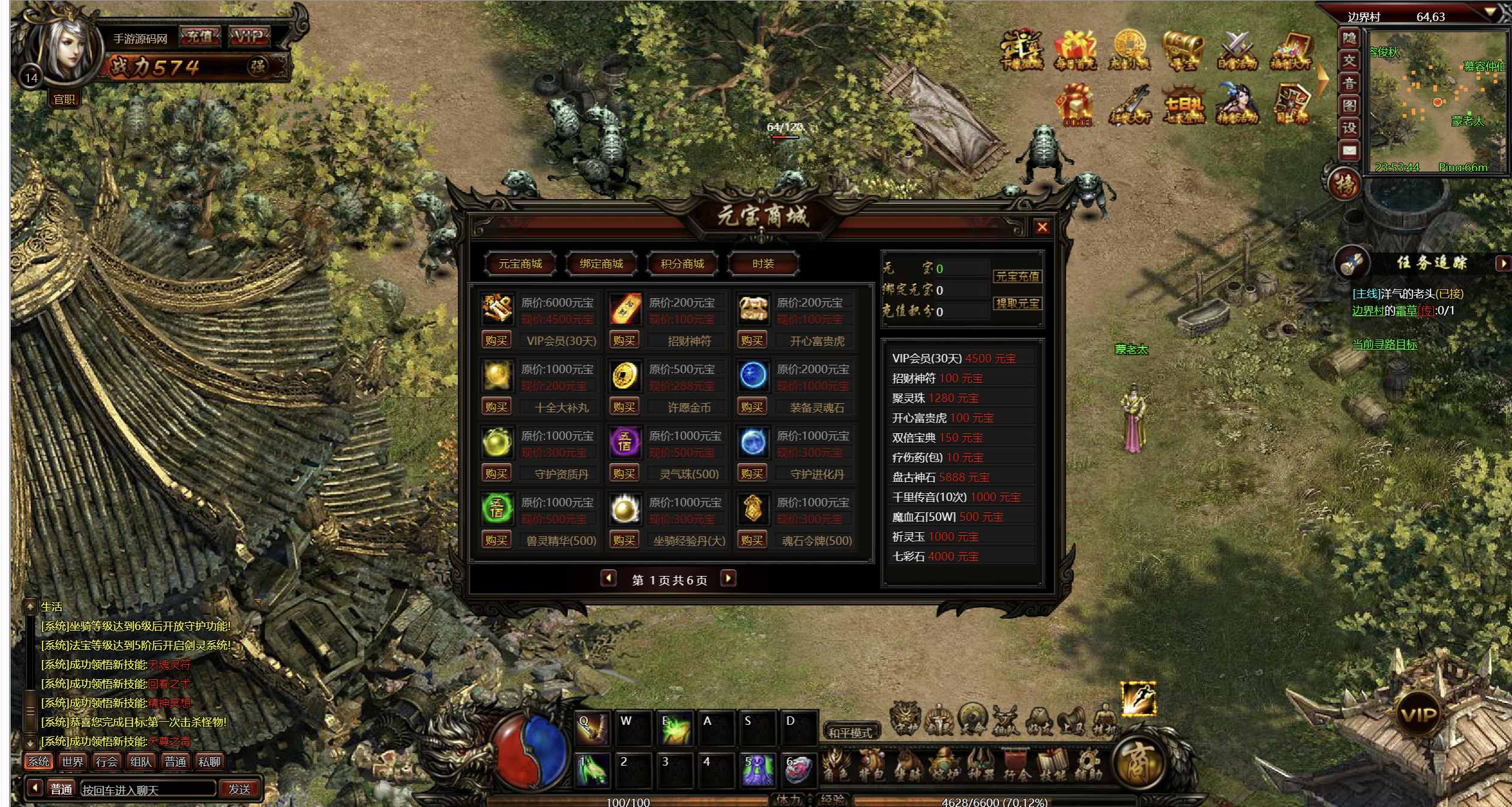Focus the chat input box
1512x807 pixels.
coord(147,790)
